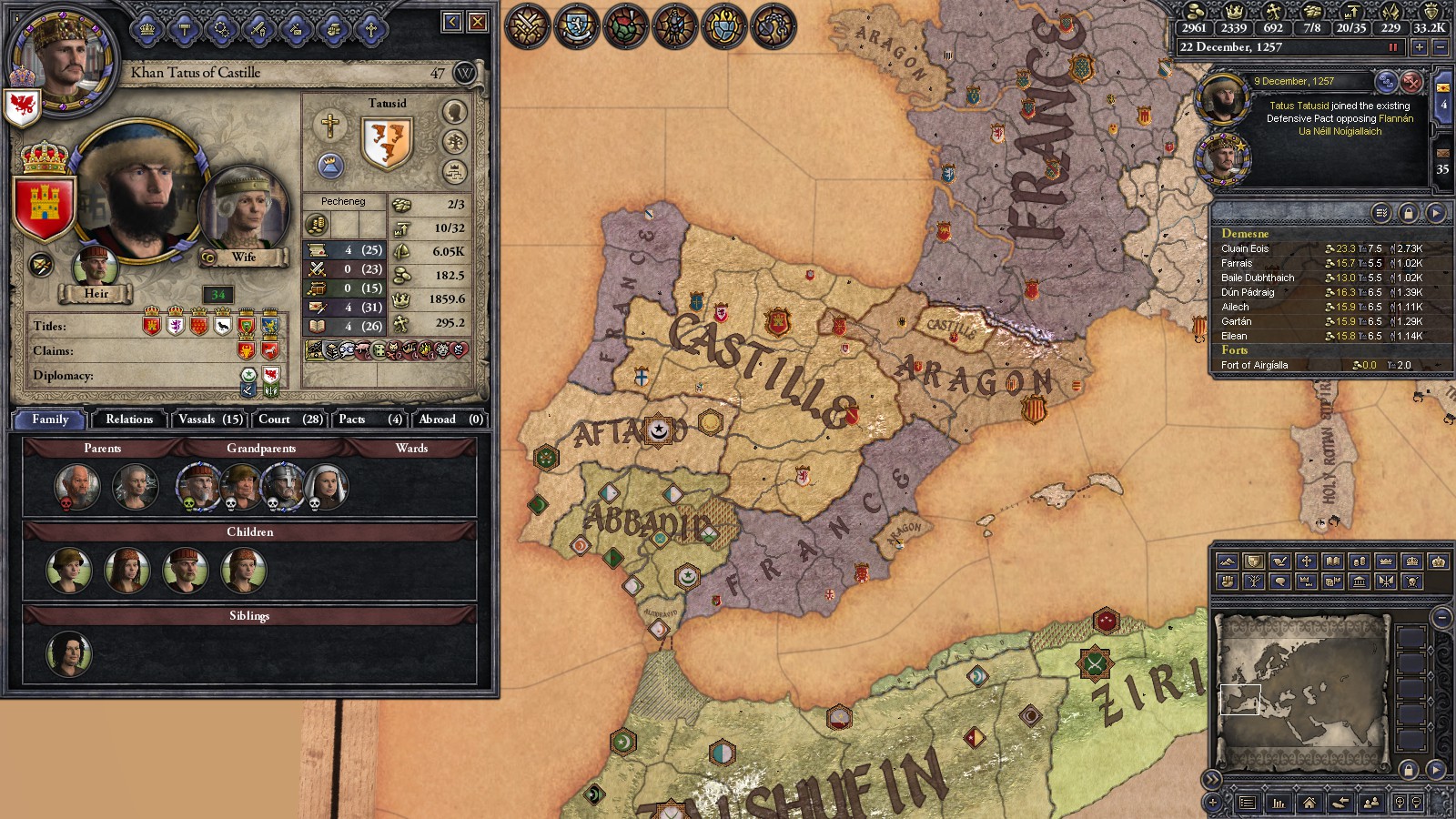Select the Heir button under the portrait
1456x819 pixels.
coord(96,293)
